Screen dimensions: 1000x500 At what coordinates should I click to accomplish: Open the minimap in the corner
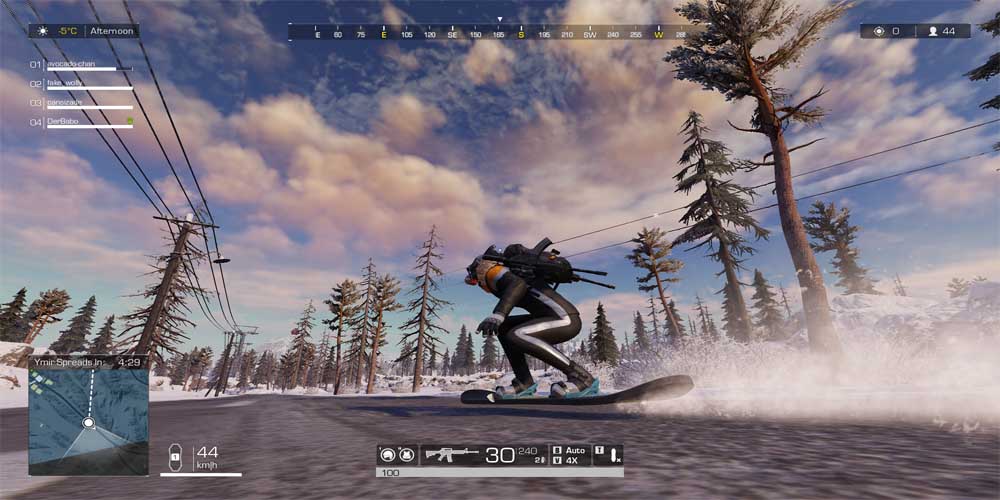click(x=88, y=421)
